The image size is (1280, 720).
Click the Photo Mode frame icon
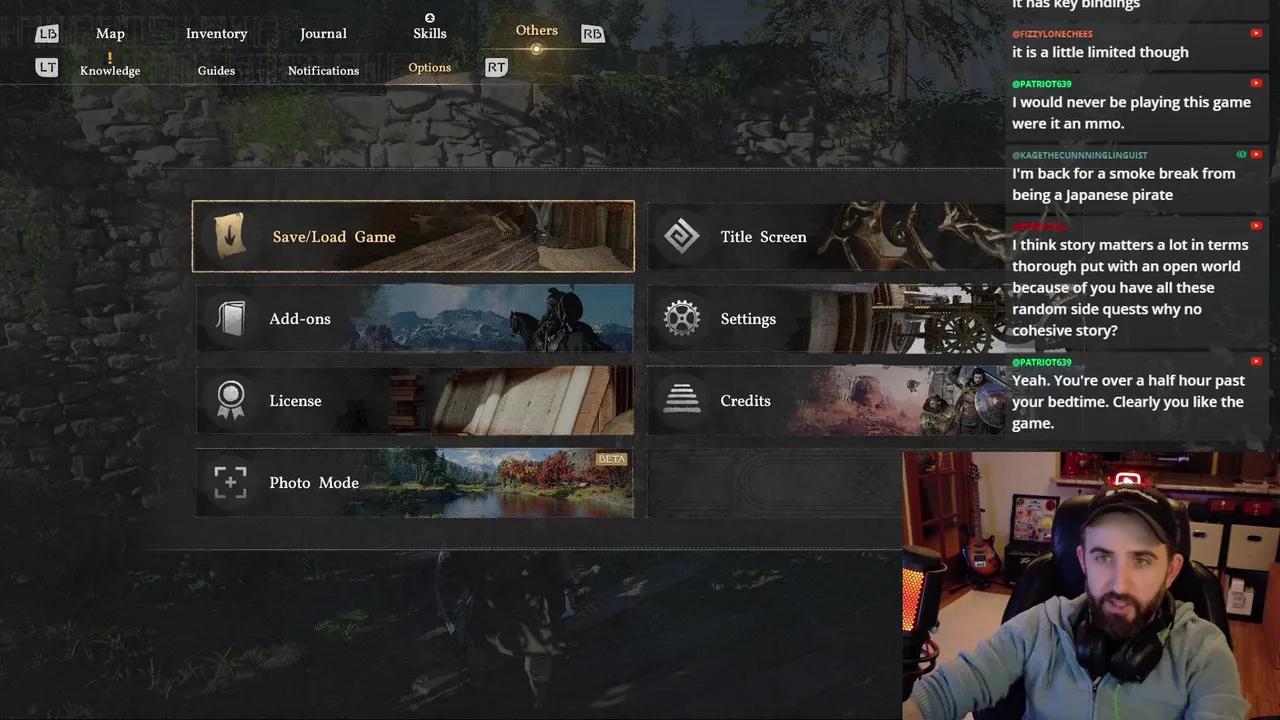(230, 482)
